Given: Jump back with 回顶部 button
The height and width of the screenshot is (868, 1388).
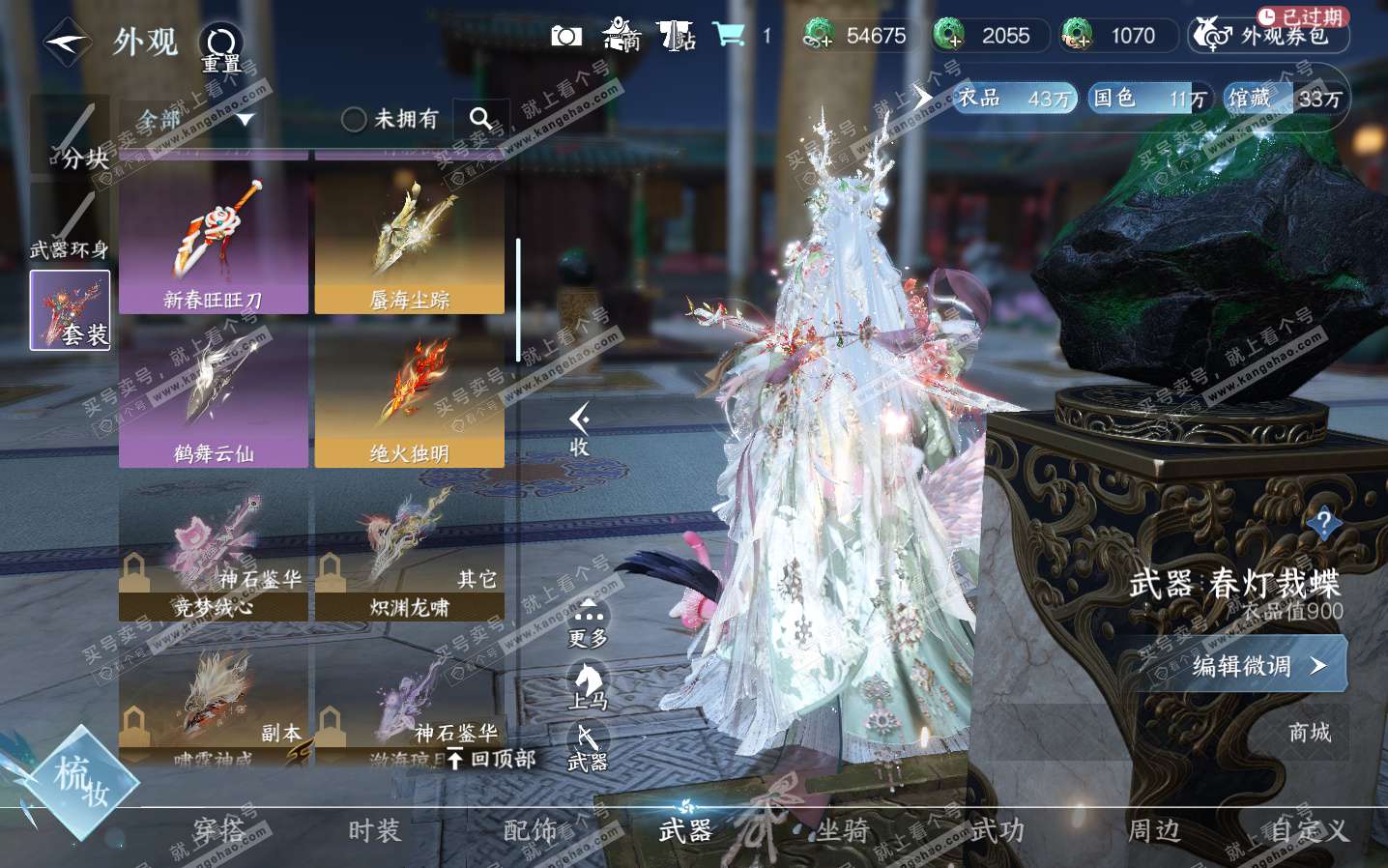Looking at the screenshot, I should 493,759.
